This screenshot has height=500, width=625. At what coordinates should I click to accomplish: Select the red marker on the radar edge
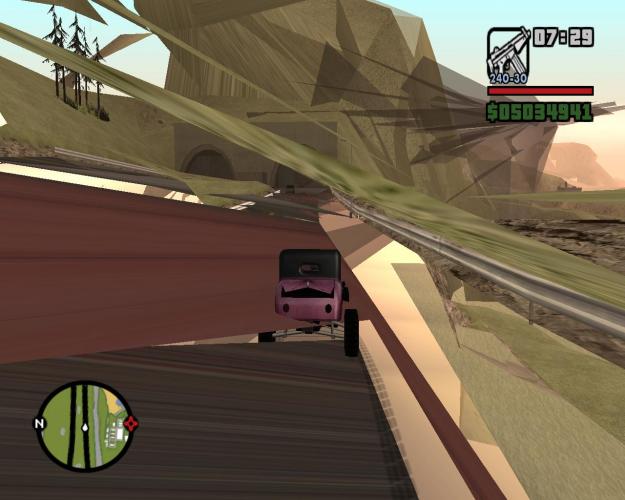[x=131, y=423]
